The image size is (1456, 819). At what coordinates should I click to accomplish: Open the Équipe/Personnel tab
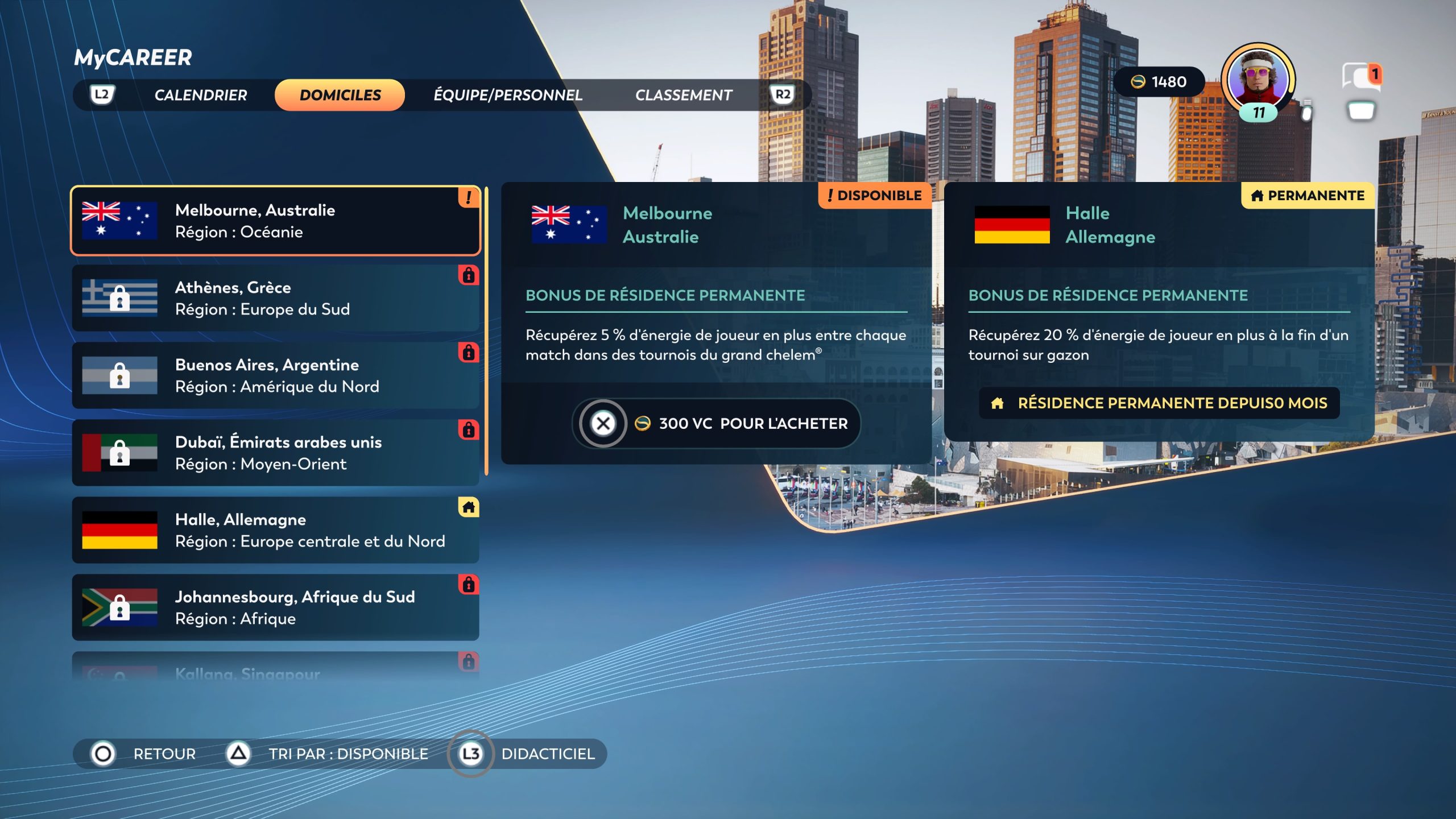pos(507,95)
